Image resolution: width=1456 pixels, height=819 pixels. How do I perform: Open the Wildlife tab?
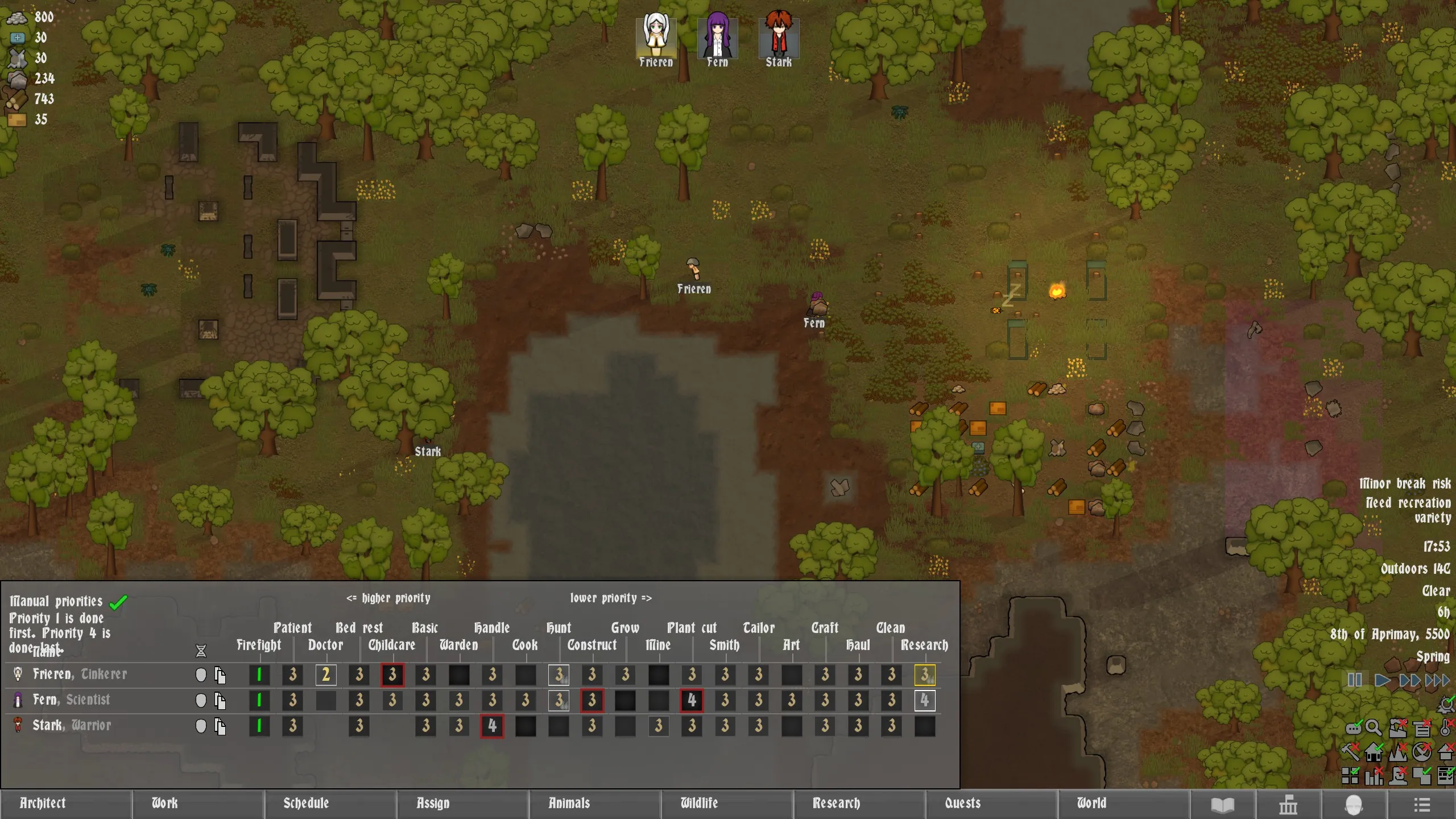coord(727,803)
